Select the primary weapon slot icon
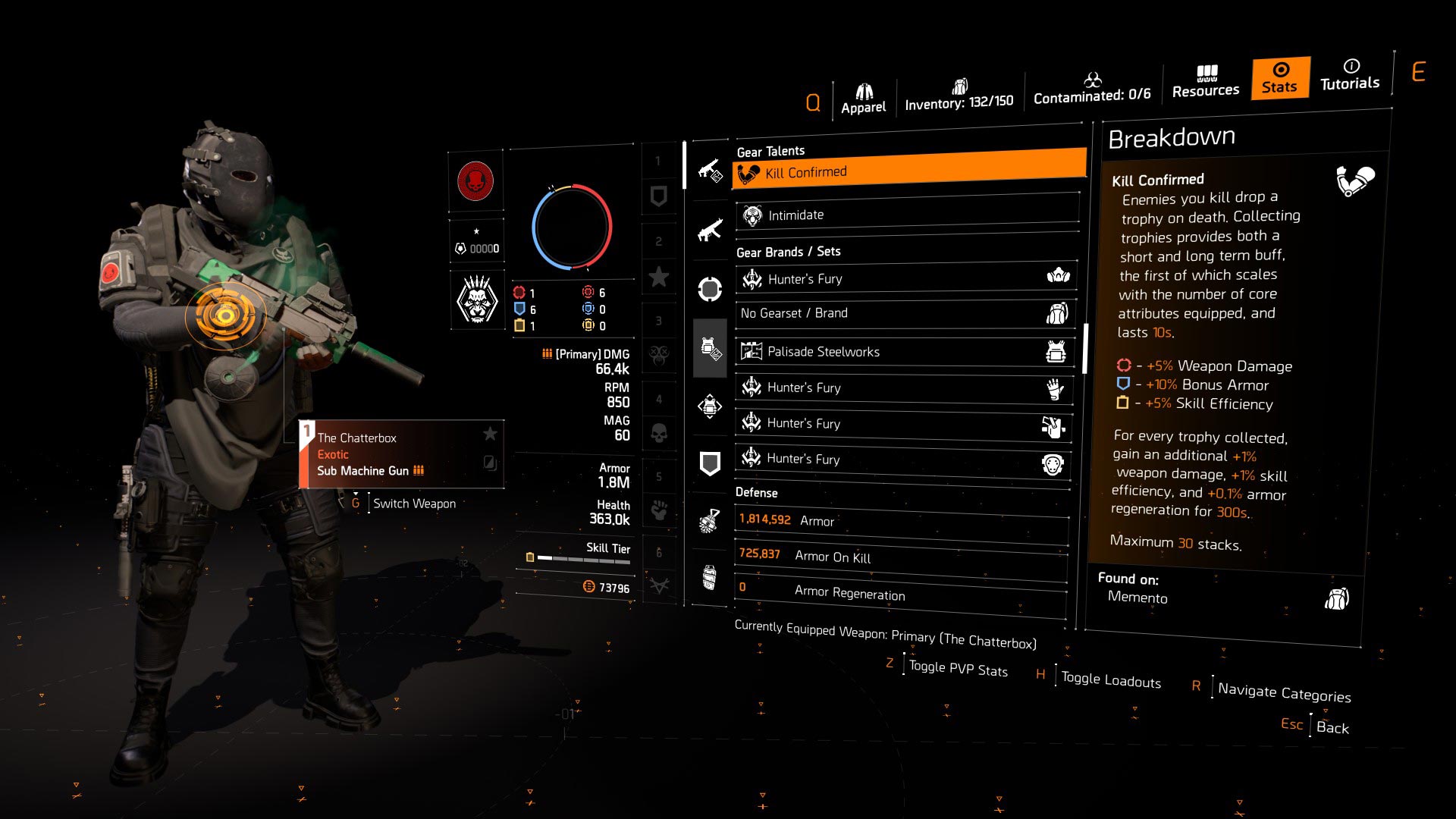The height and width of the screenshot is (819, 1456). [710, 168]
